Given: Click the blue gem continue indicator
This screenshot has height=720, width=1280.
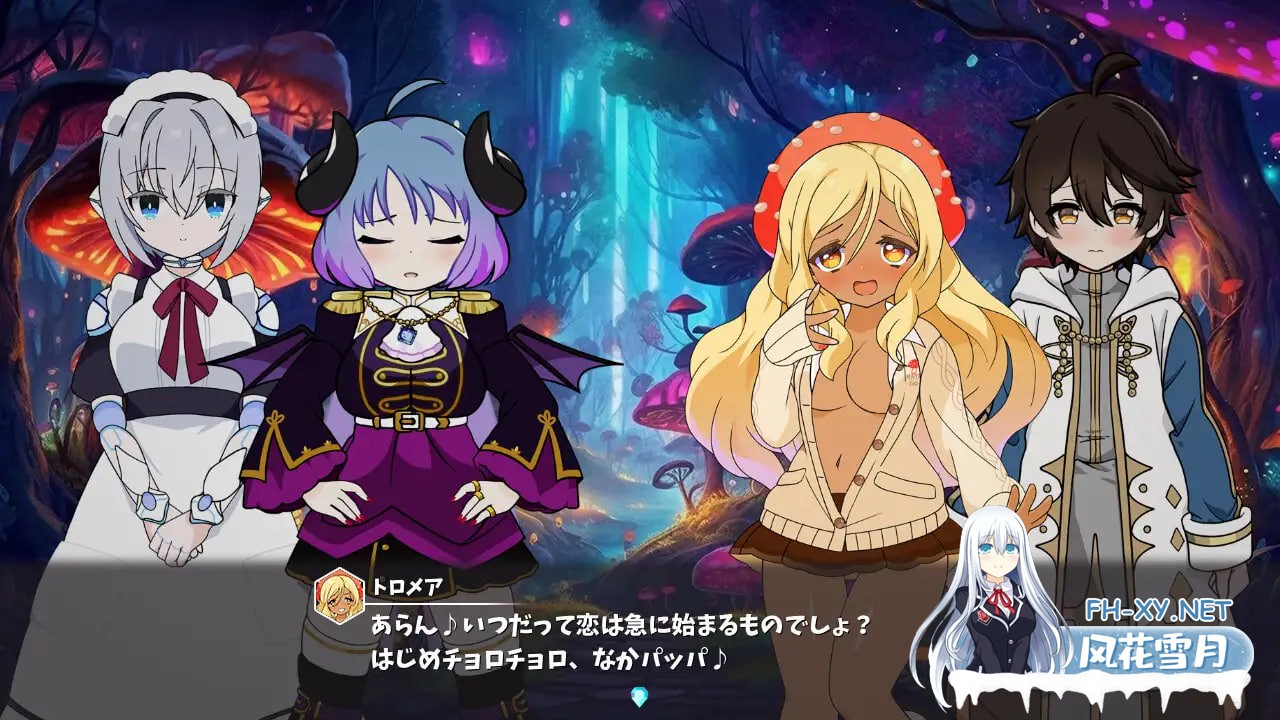Looking at the screenshot, I should tap(640, 697).
